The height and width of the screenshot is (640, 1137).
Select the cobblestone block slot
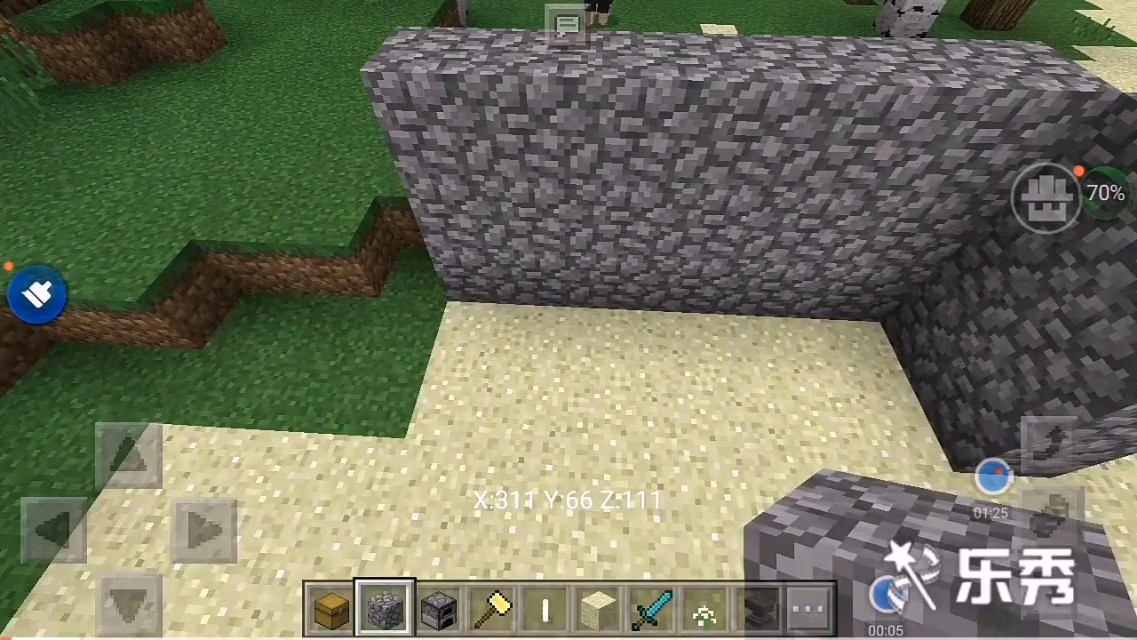pyautogui.click(x=385, y=607)
